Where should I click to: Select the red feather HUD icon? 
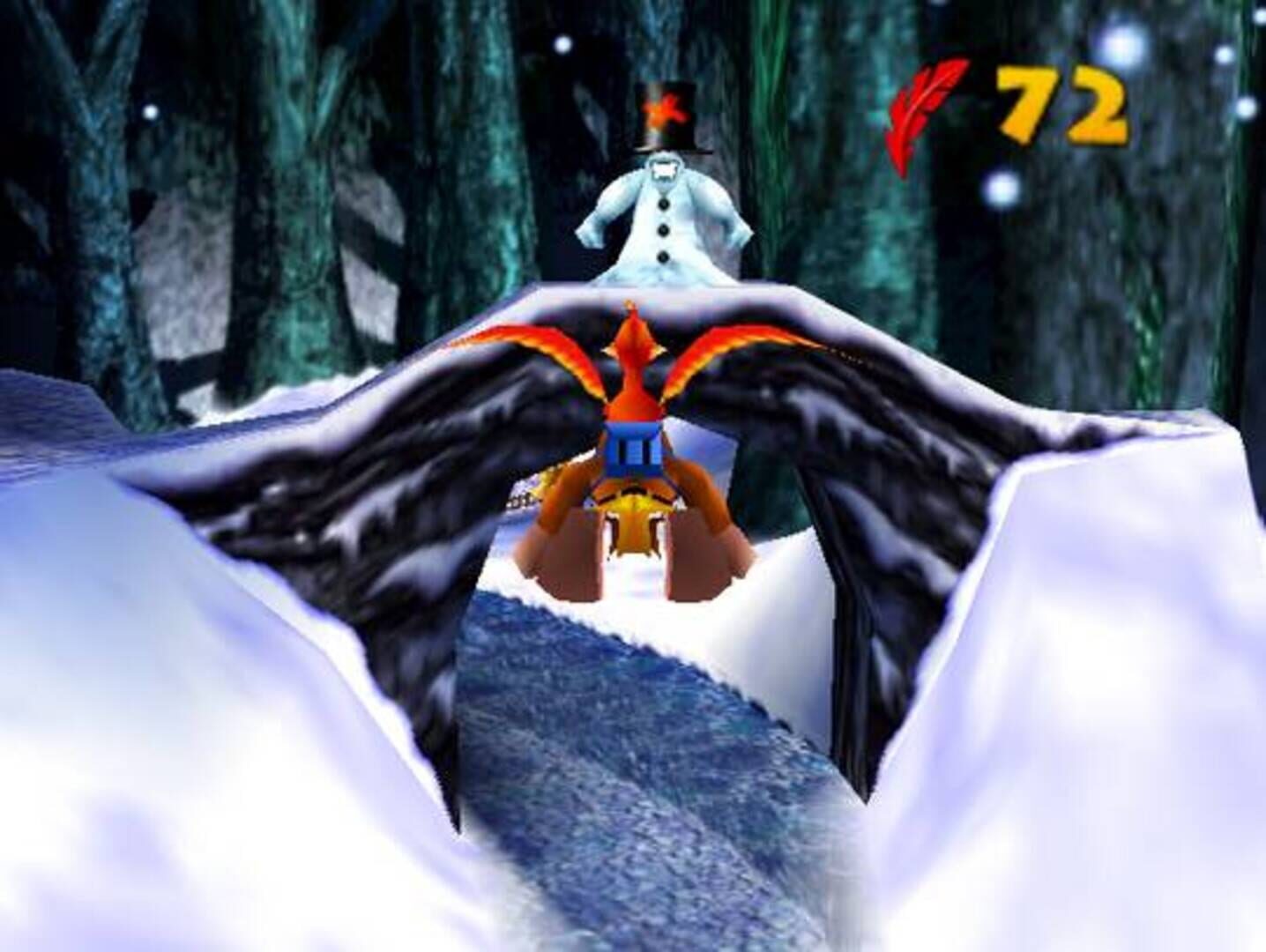pos(926,106)
